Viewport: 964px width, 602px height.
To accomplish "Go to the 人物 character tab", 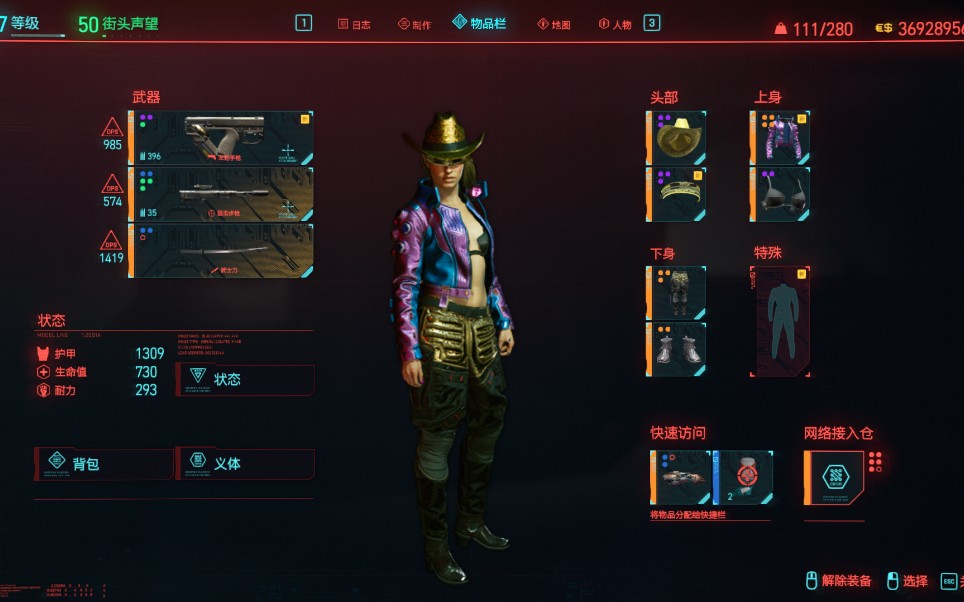I will click(x=615, y=24).
